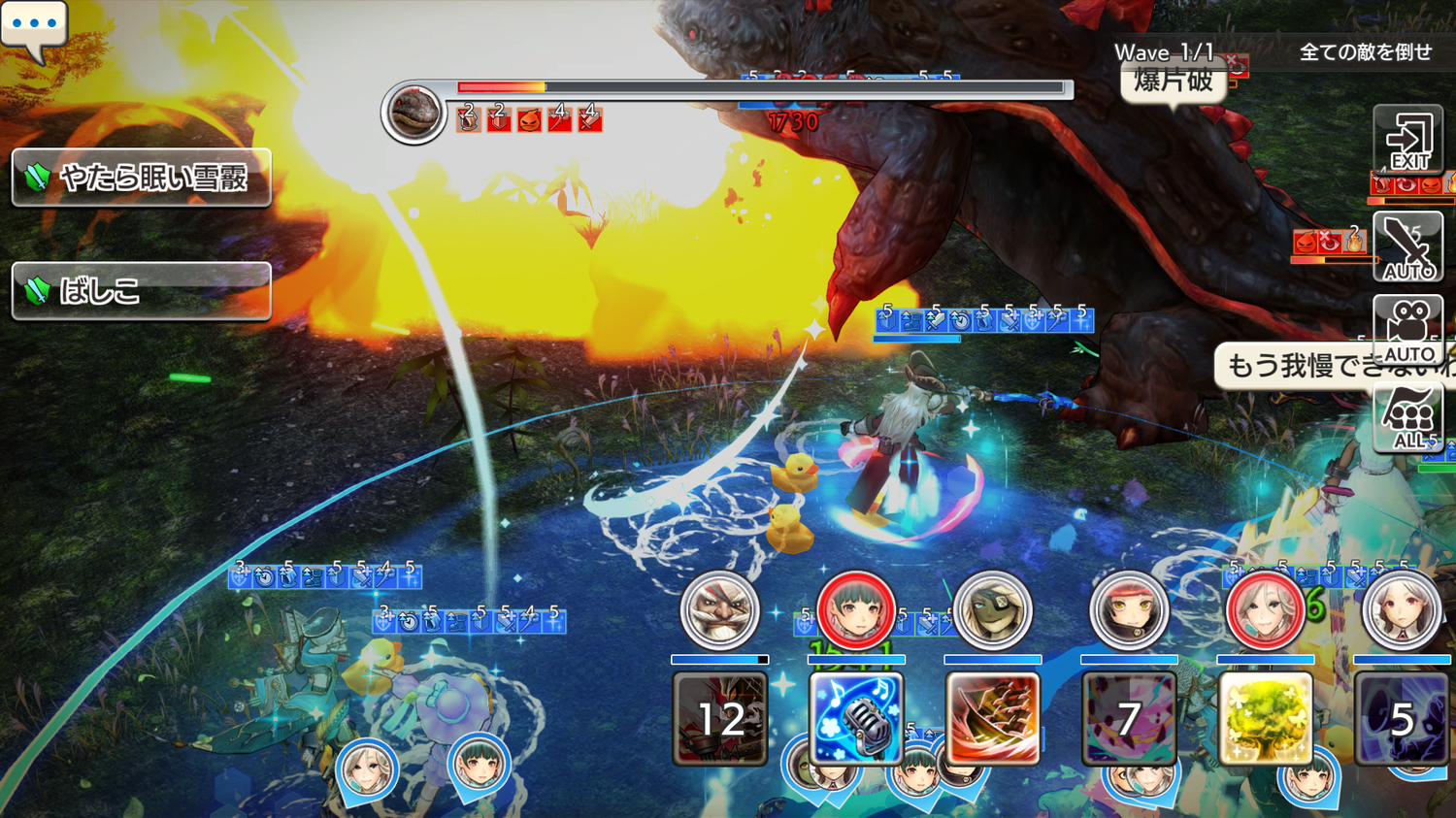Tap the skill on 7 cooldown
1456x818 pixels.
[x=1128, y=719]
